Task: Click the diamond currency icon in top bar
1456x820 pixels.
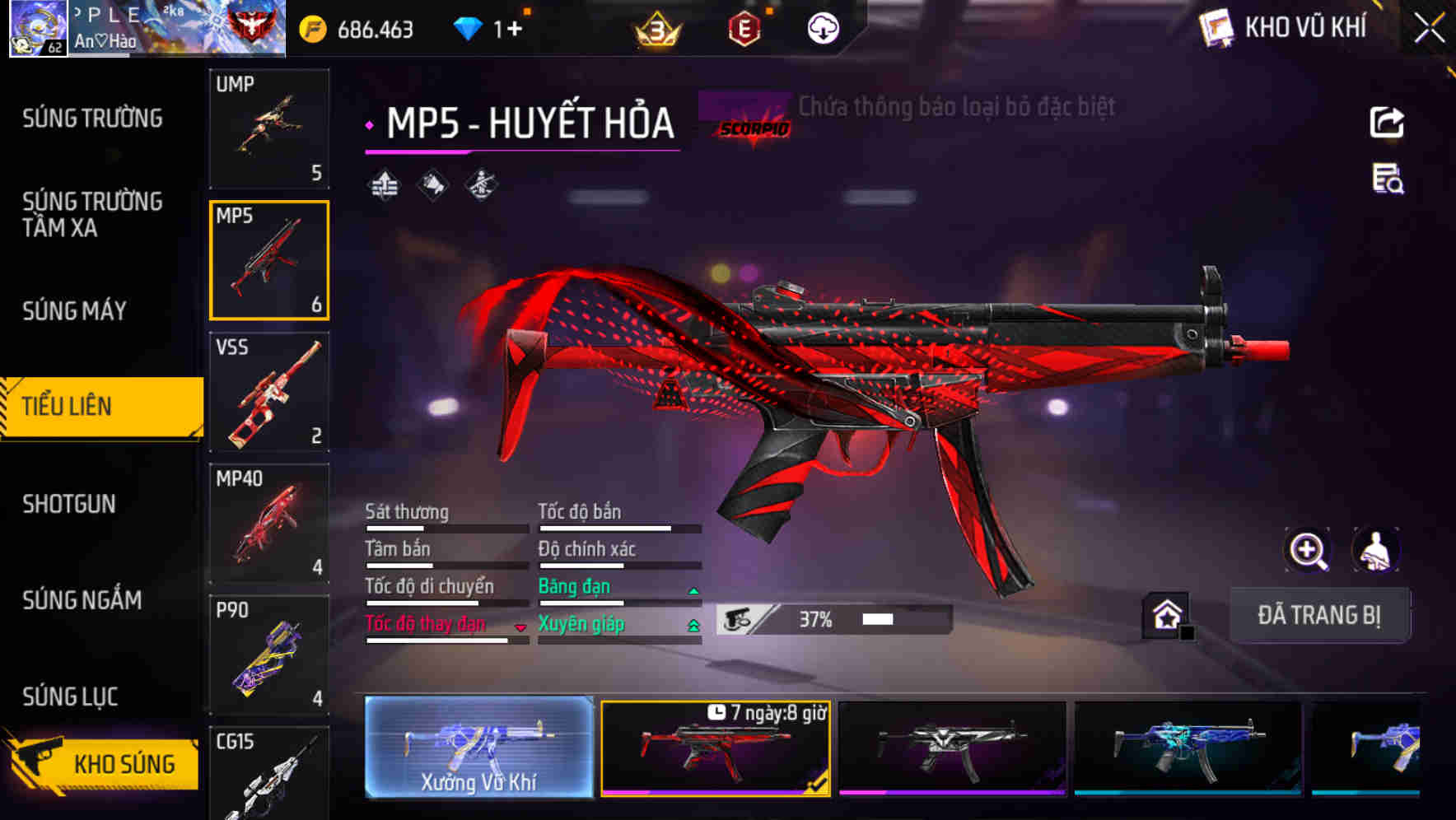Action: point(468,26)
